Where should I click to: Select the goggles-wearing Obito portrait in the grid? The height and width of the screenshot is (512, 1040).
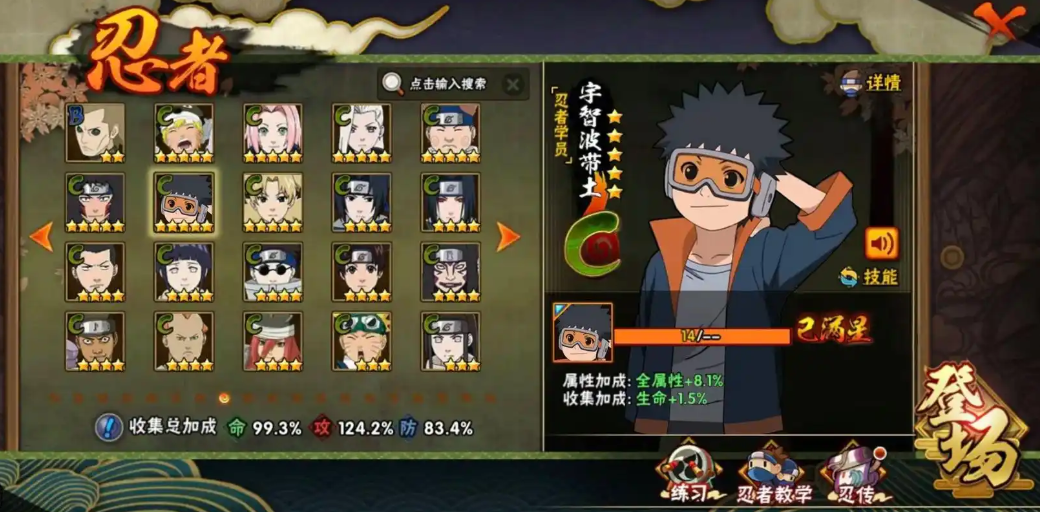184,202
